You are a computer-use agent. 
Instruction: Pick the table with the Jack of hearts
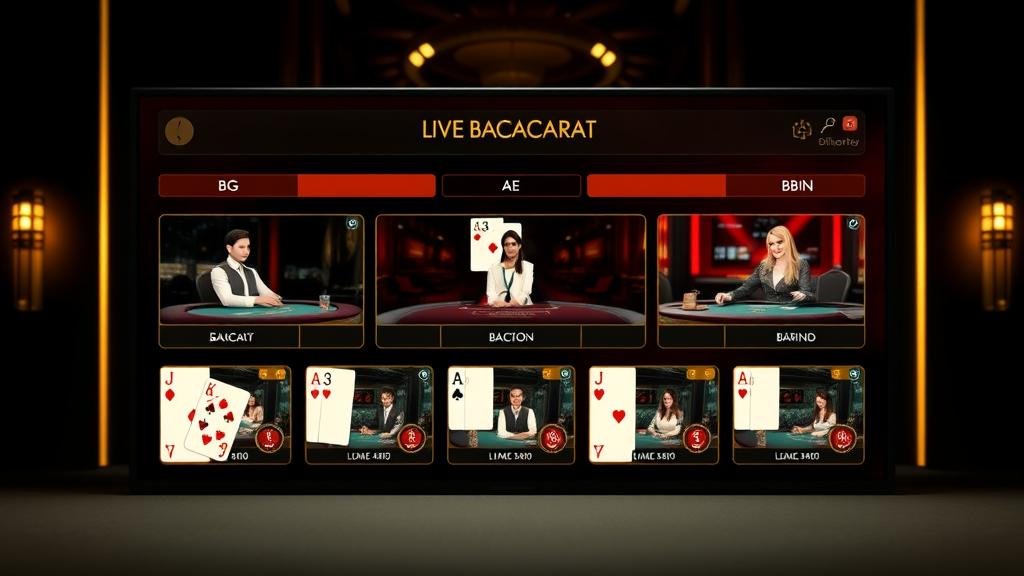pyautogui.click(x=653, y=414)
